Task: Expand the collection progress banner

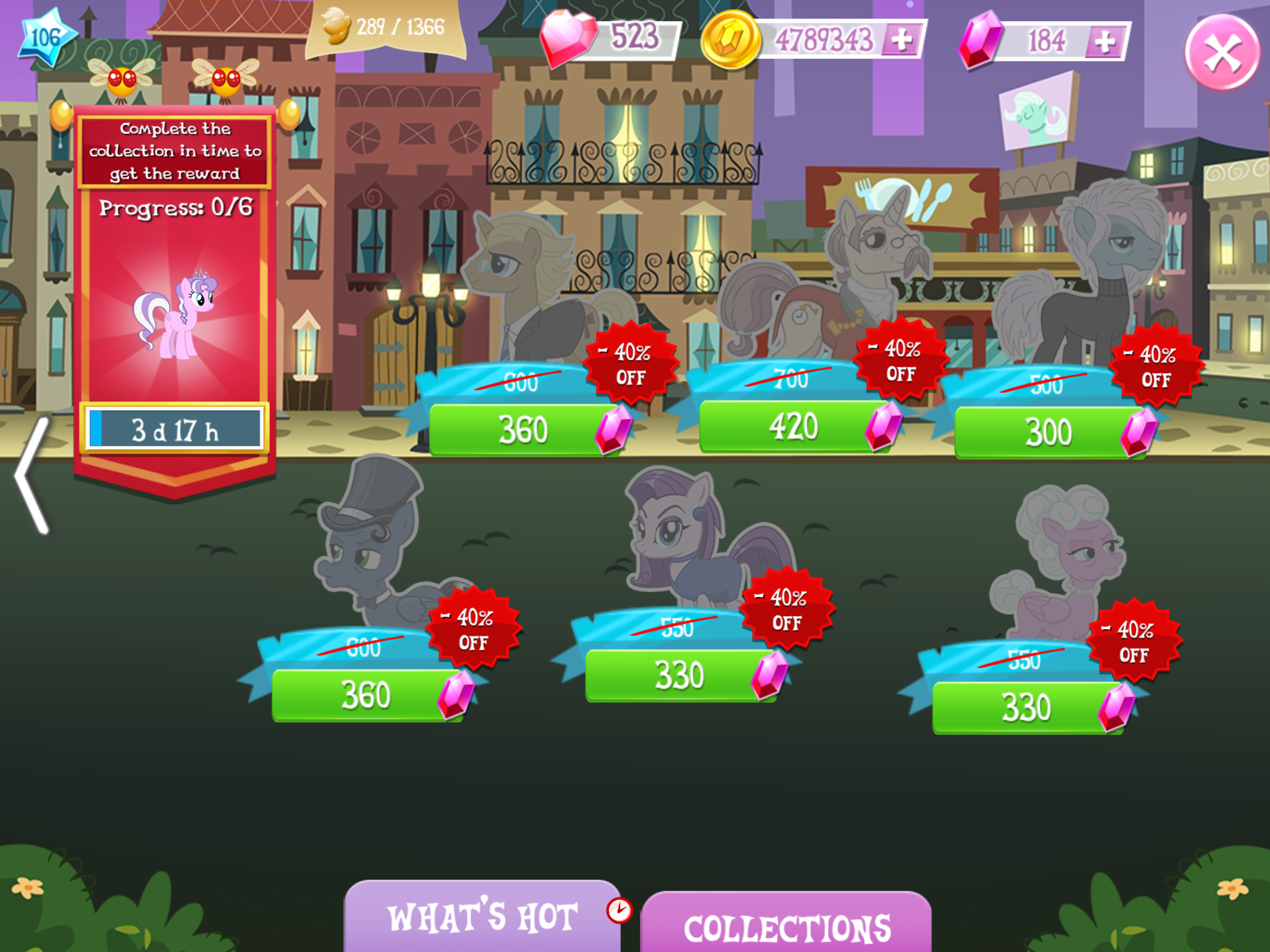Action: pos(175,151)
